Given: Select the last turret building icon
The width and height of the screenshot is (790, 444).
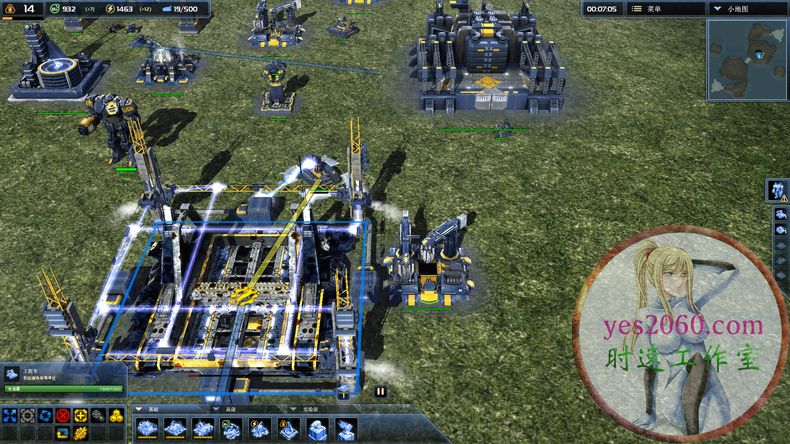Looking at the screenshot, I should click(346, 429).
